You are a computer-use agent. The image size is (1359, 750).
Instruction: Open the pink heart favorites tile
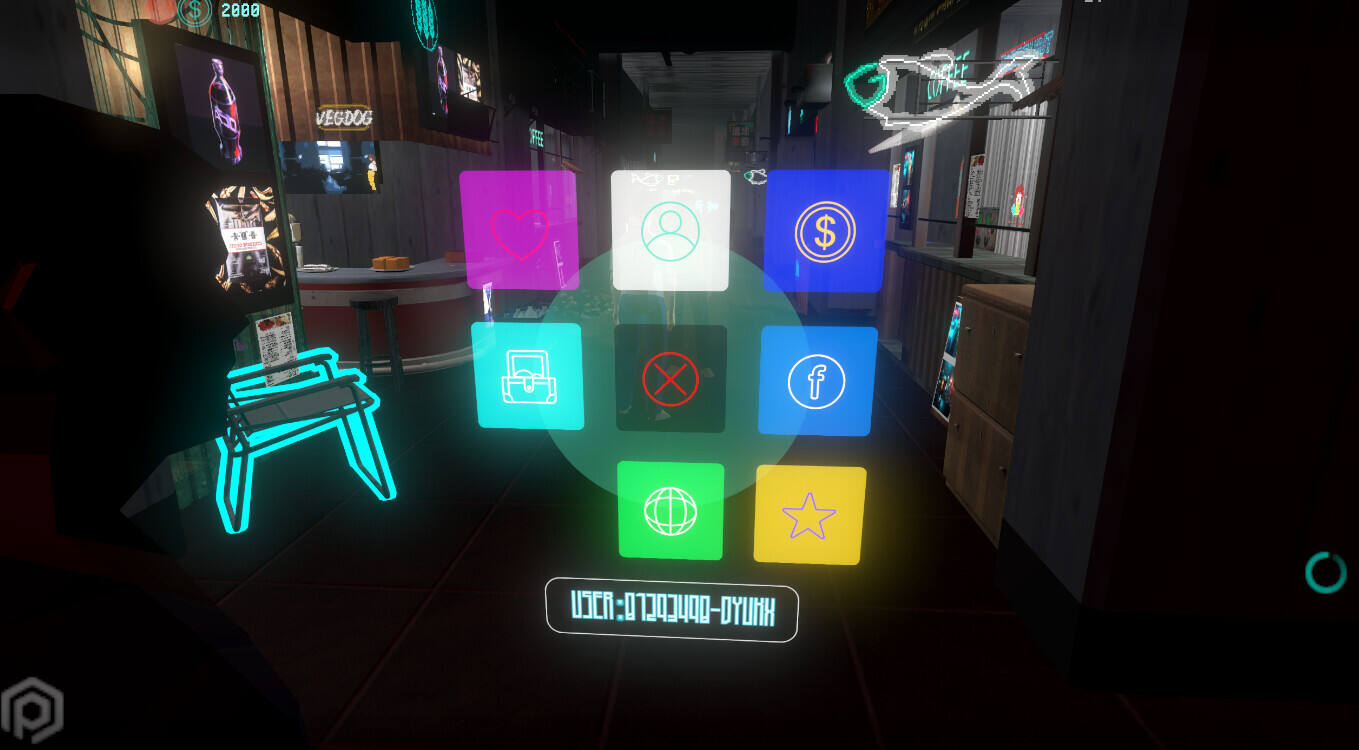pos(519,231)
